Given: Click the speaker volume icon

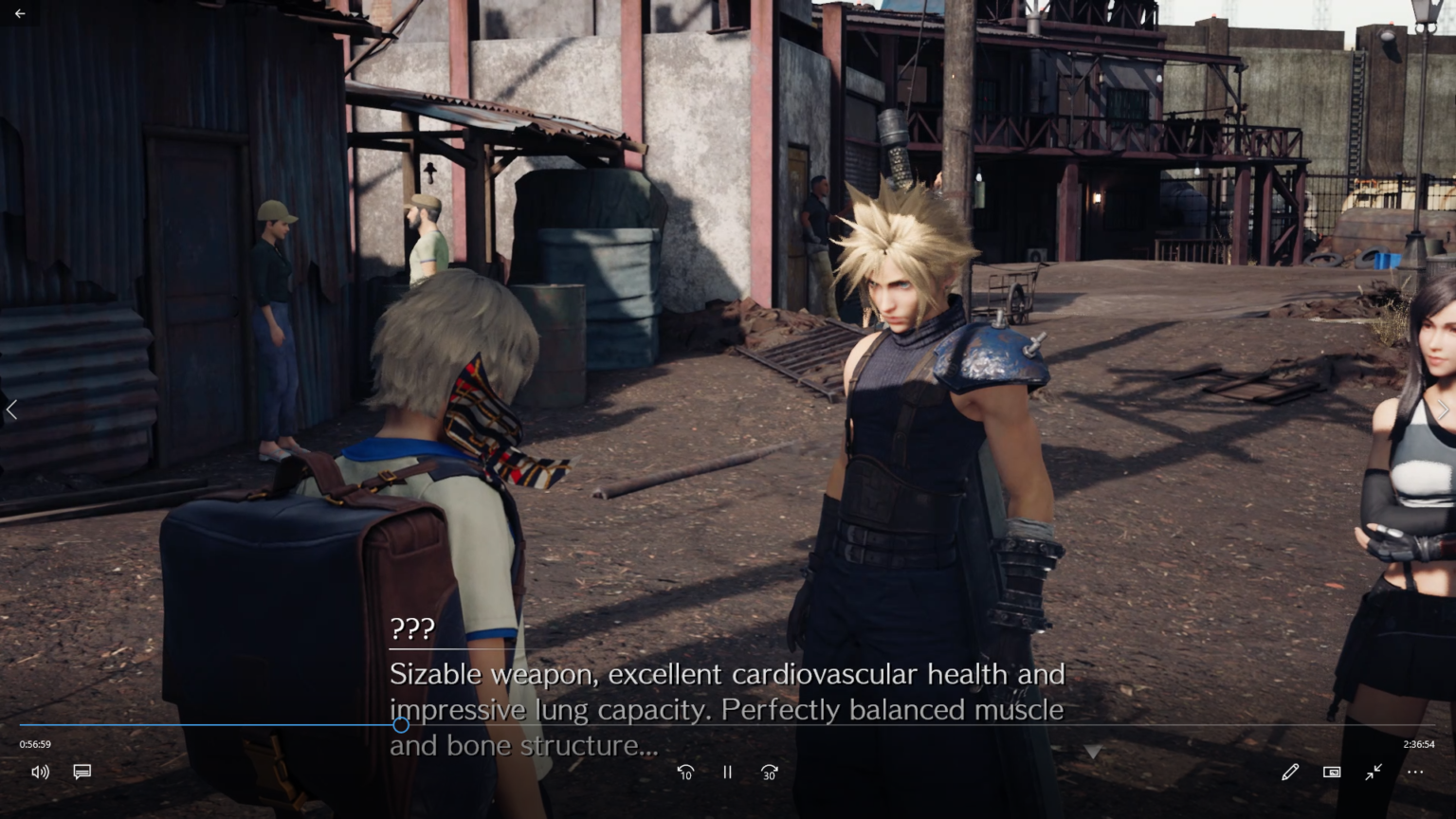Looking at the screenshot, I should 40,772.
